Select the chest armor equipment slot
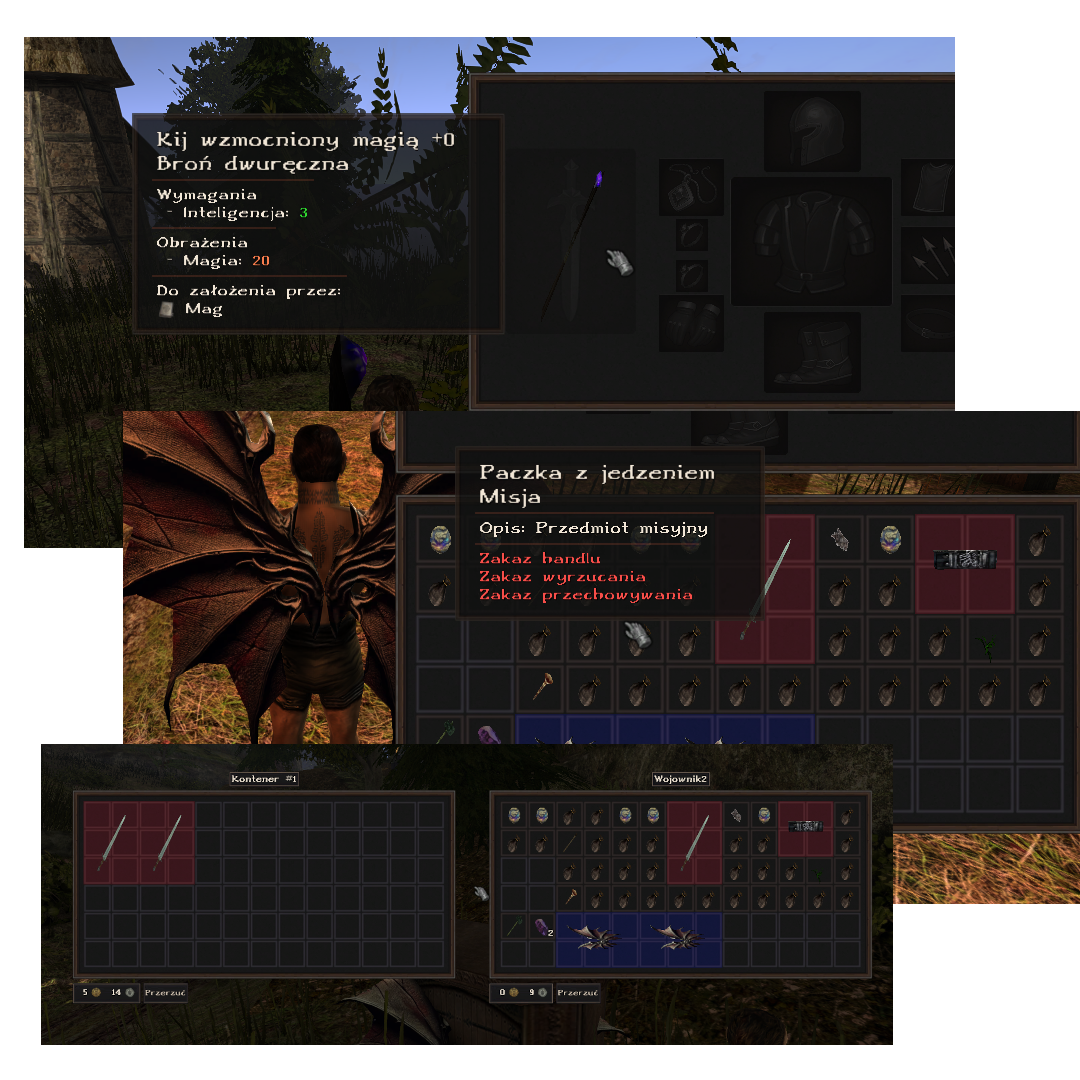The height and width of the screenshot is (1080, 1080). pyautogui.click(x=811, y=241)
